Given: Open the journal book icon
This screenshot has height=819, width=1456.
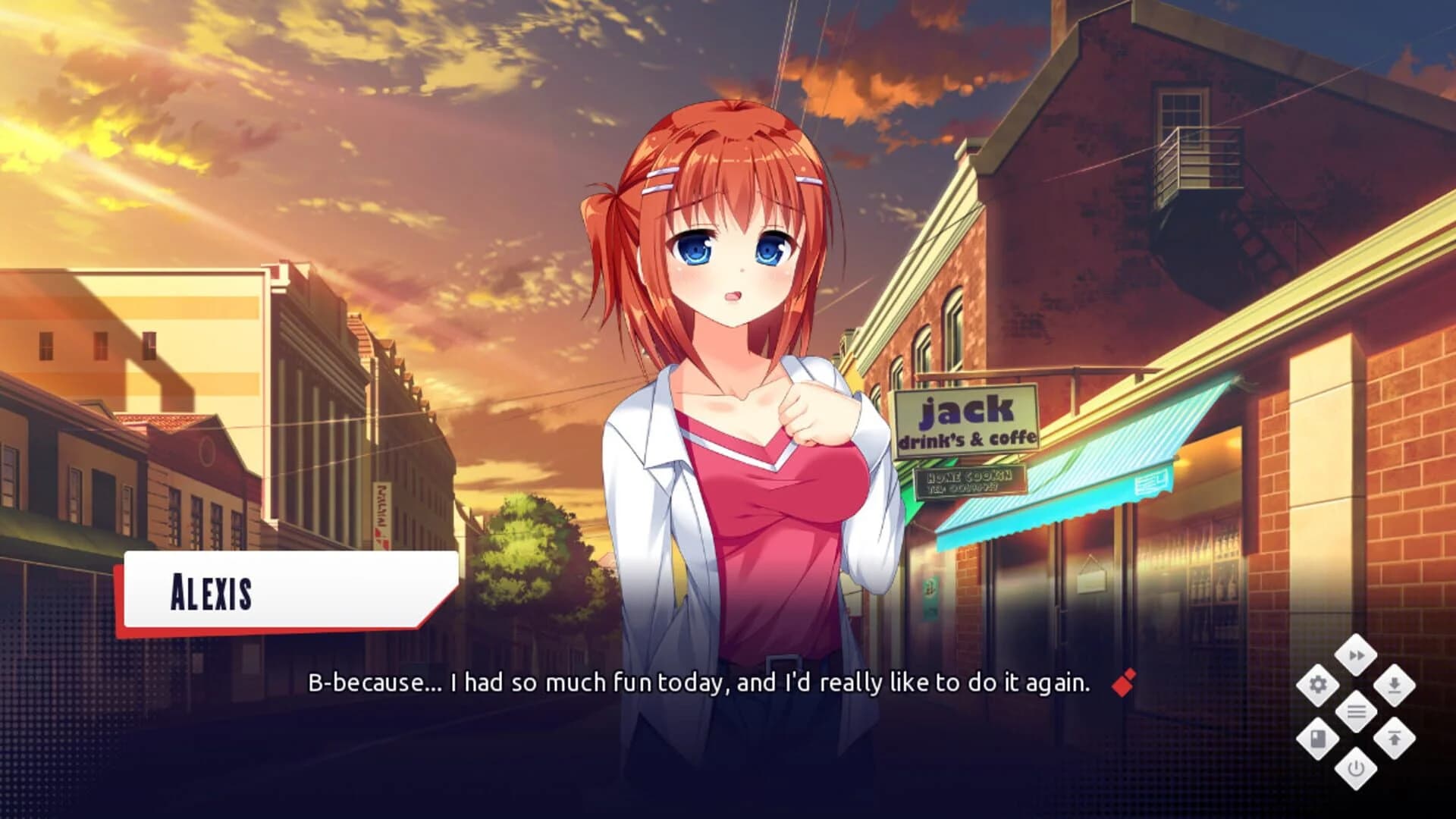Looking at the screenshot, I should coord(1318,739).
